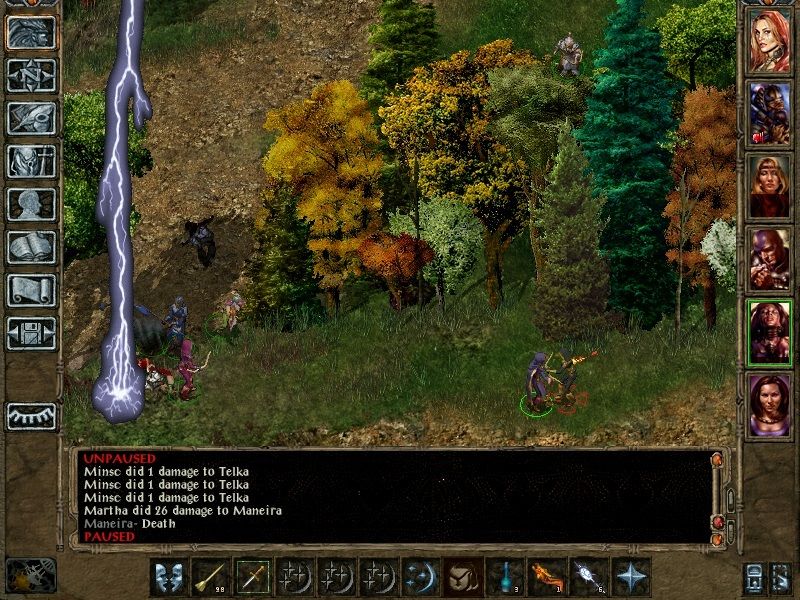Open the mage spellbook

(31, 248)
